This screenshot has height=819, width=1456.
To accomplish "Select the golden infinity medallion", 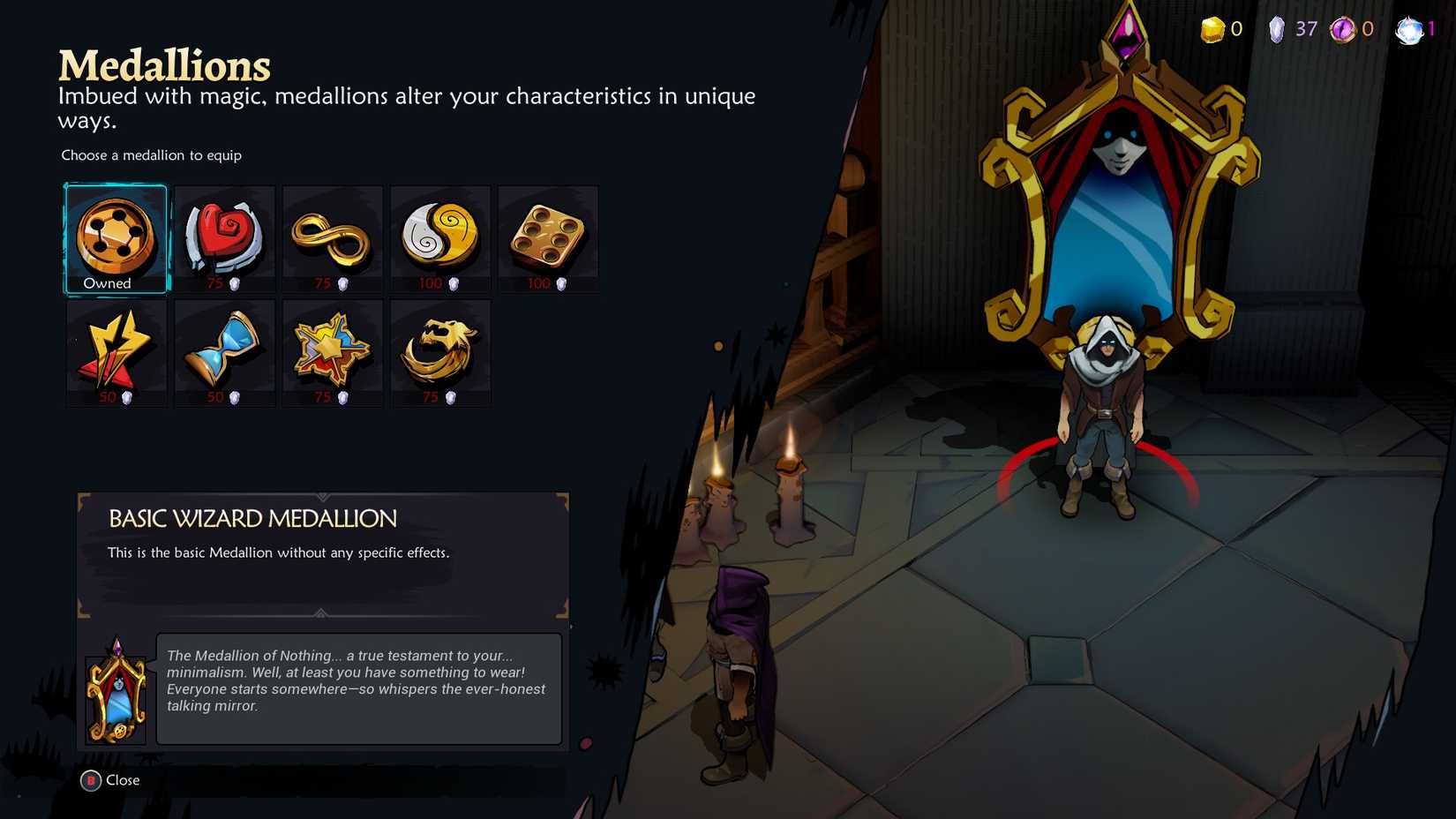I will coord(332,237).
